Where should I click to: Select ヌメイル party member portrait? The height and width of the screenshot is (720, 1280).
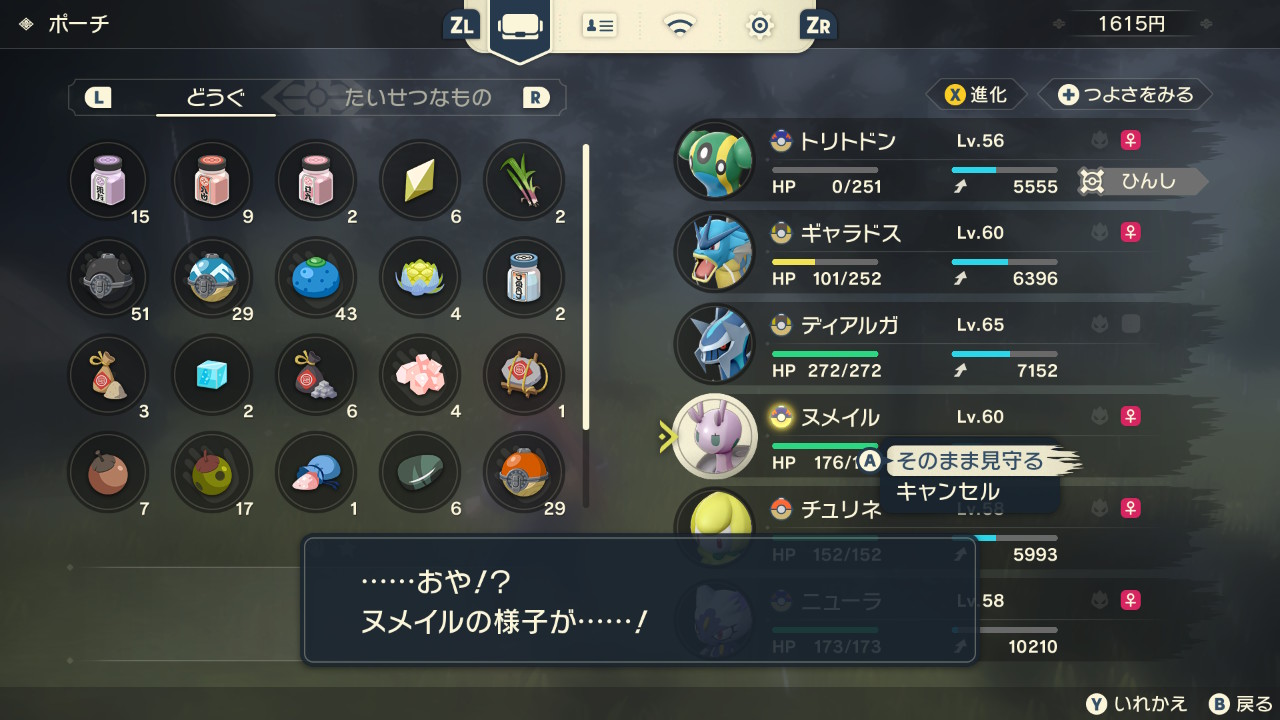pos(715,436)
